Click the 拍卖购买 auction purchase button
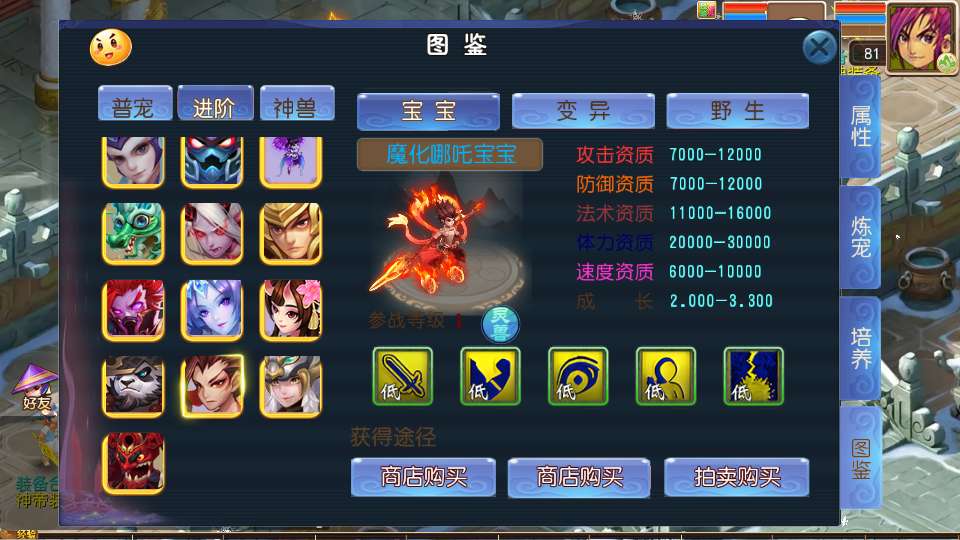This screenshot has width=960, height=540. pyautogui.click(x=737, y=477)
